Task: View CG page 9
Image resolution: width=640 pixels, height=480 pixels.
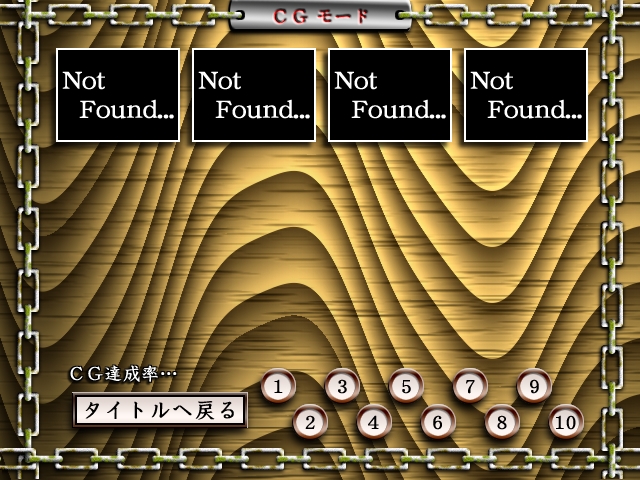Action: pyautogui.click(x=534, y=386)
